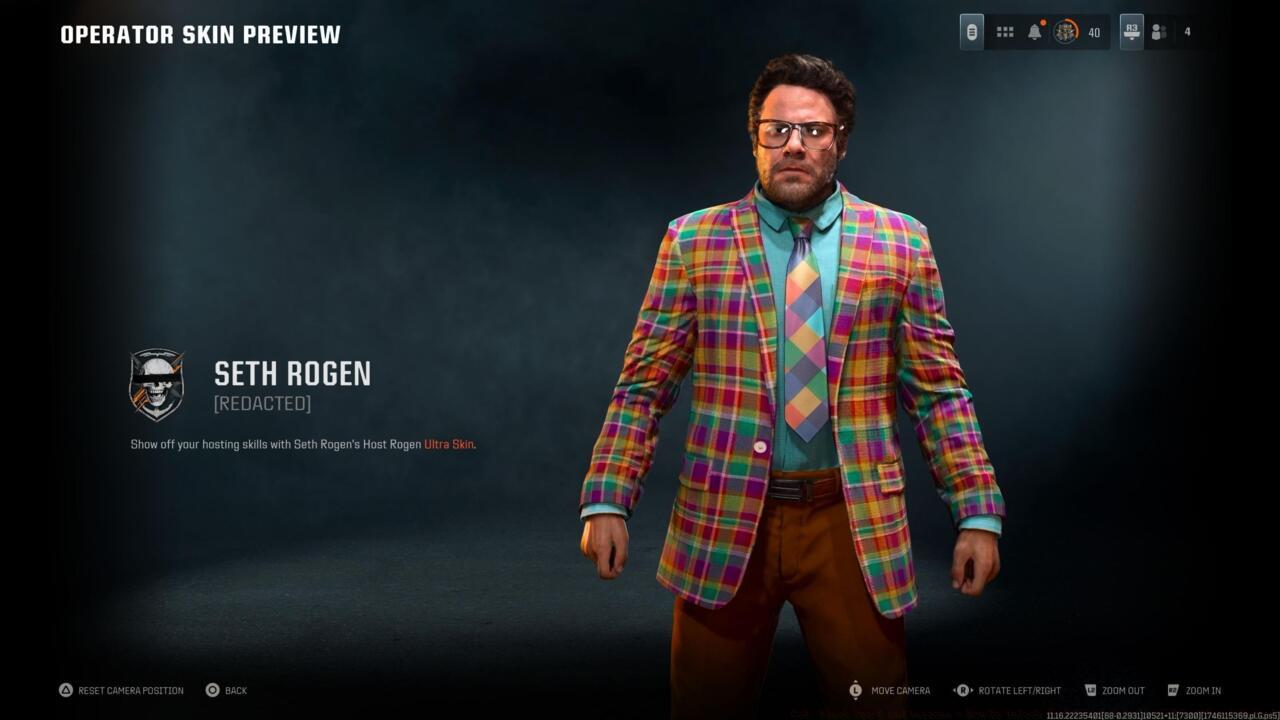Click the Operator Skin Preview title
The image size is (1280, 720).
(198, 33)
